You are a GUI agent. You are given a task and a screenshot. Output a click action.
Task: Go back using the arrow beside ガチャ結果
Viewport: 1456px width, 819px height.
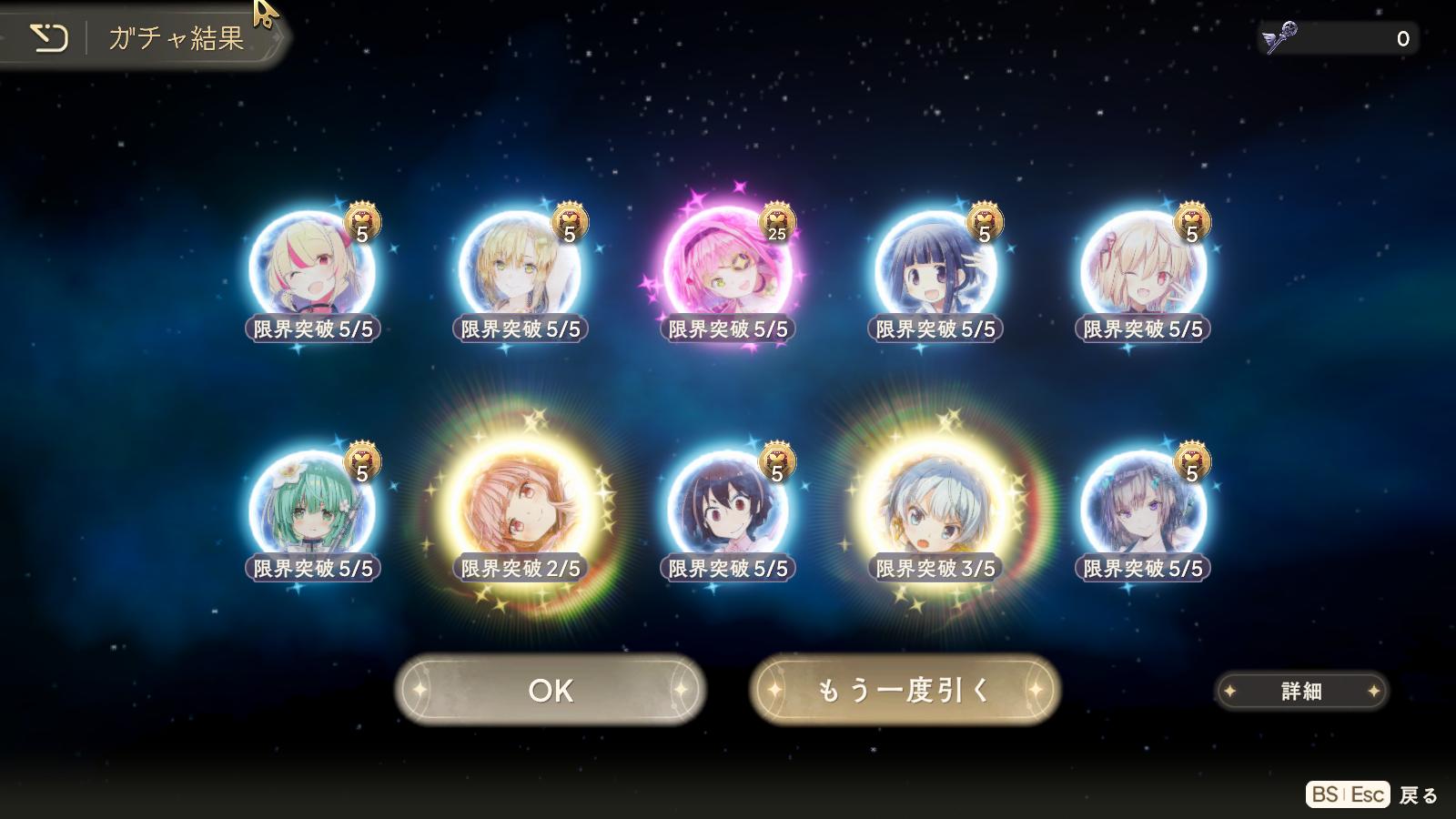click(49, 38)
